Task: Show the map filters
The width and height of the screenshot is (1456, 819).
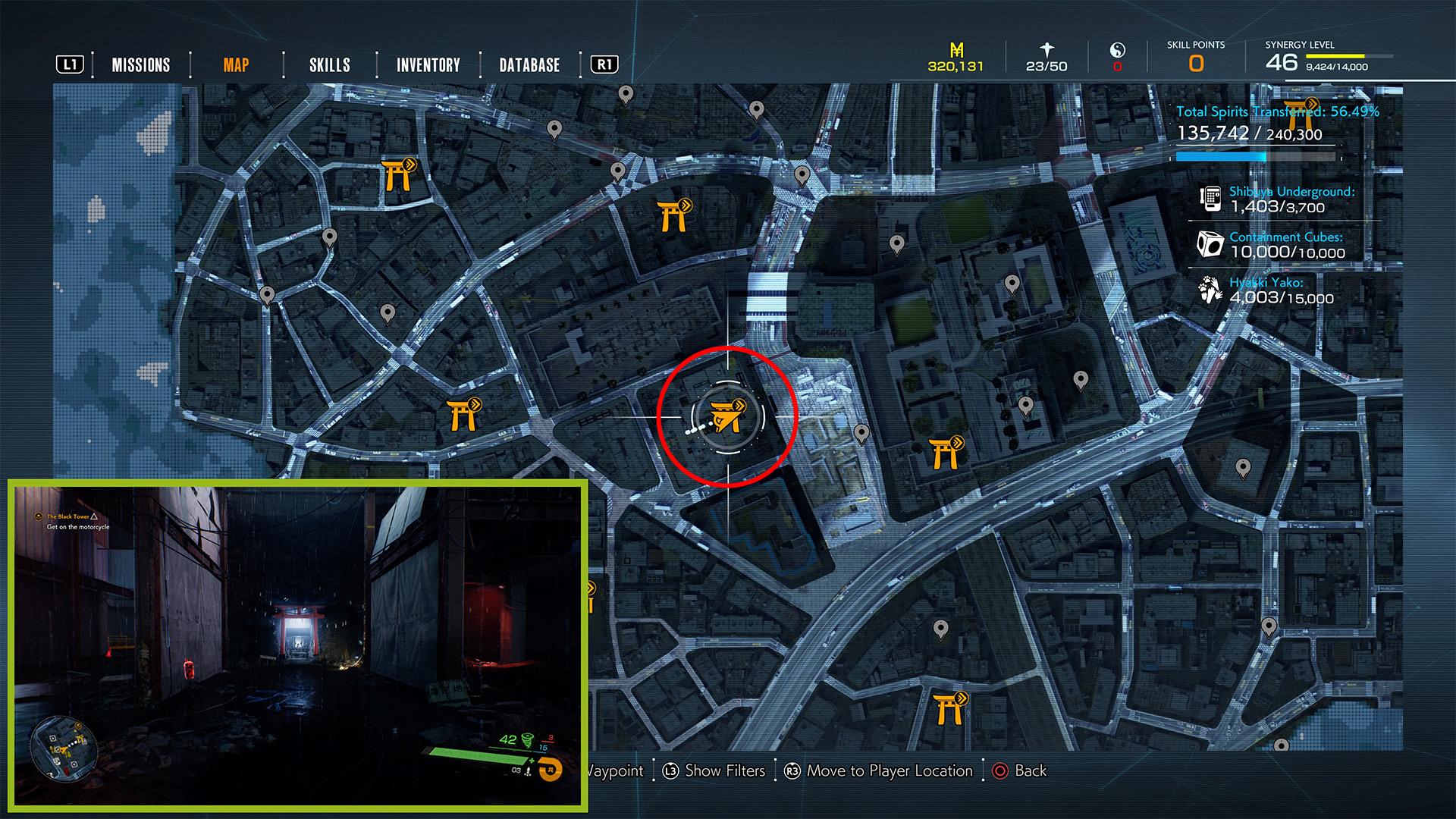Action: tap(714, 771)
